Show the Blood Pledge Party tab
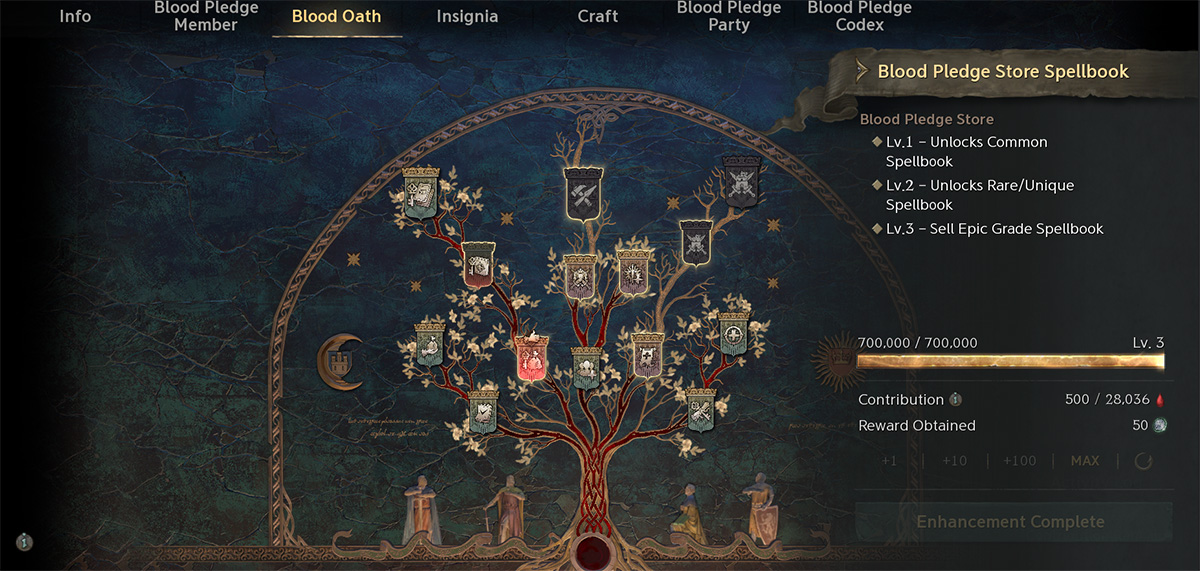This screenshot has width=1200, height=571. click(729, 16)
